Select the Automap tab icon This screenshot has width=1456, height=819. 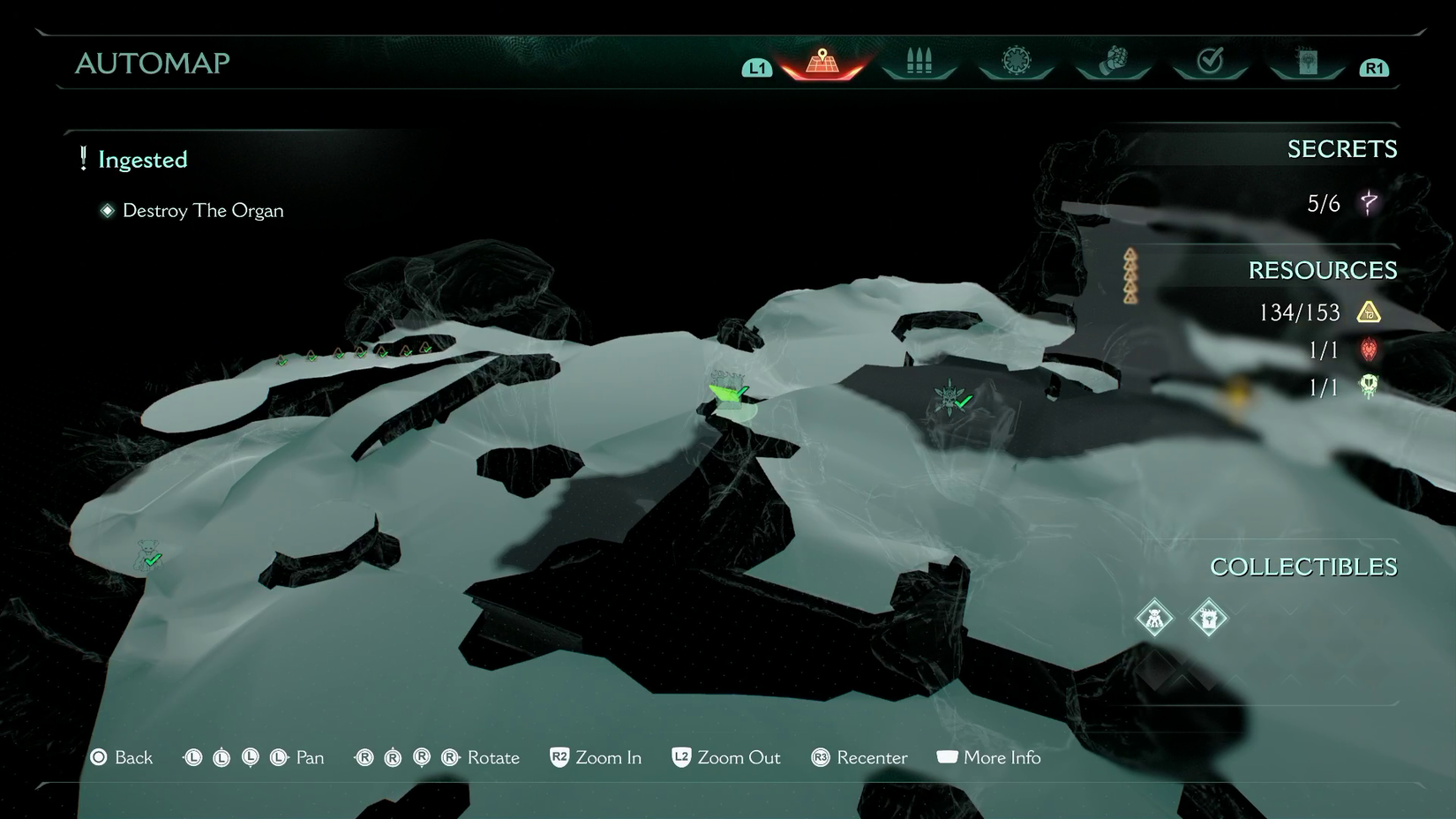(822, 63)
